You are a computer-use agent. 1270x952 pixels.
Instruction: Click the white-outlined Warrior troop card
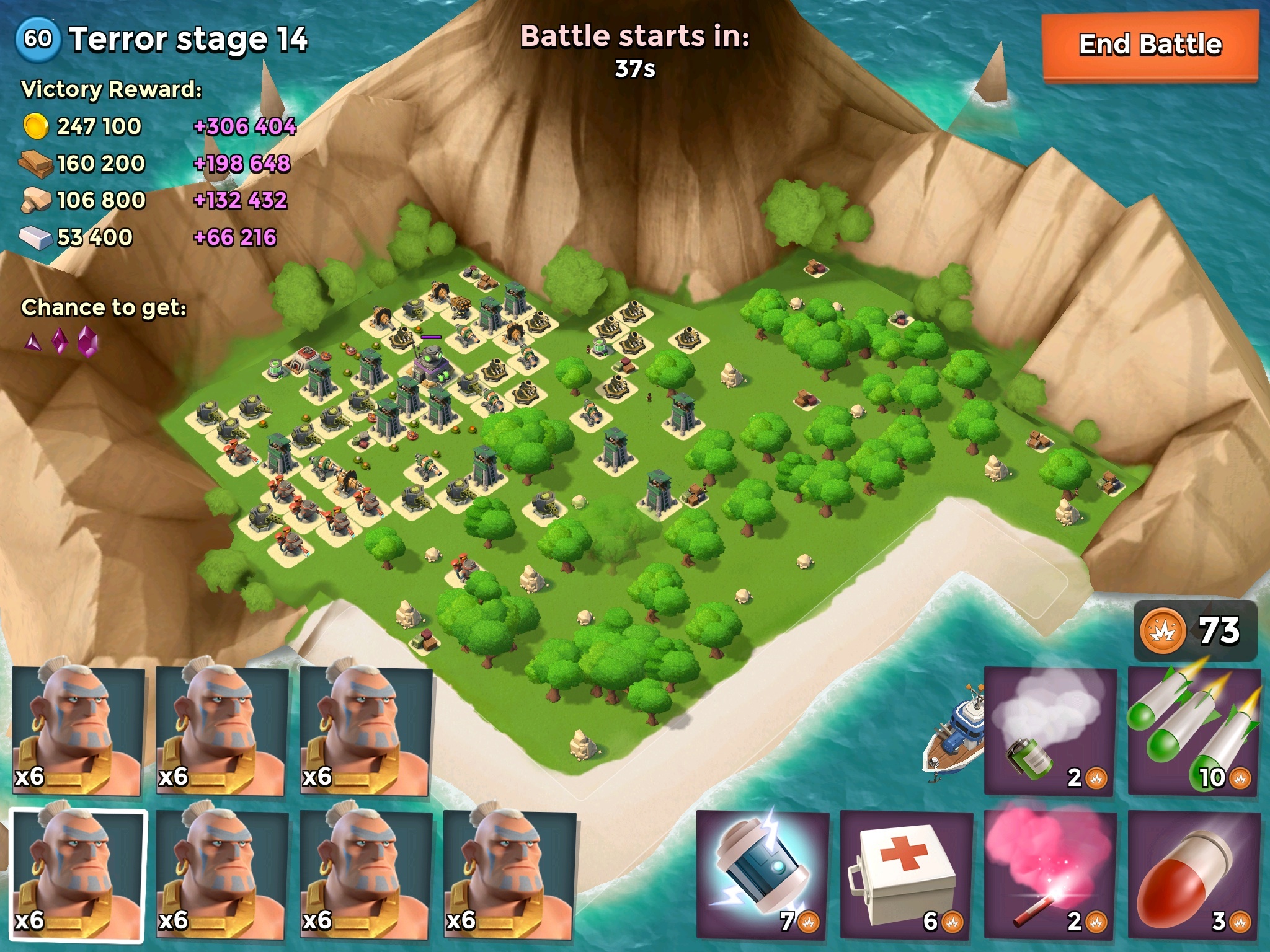click(x=78, y=875)
